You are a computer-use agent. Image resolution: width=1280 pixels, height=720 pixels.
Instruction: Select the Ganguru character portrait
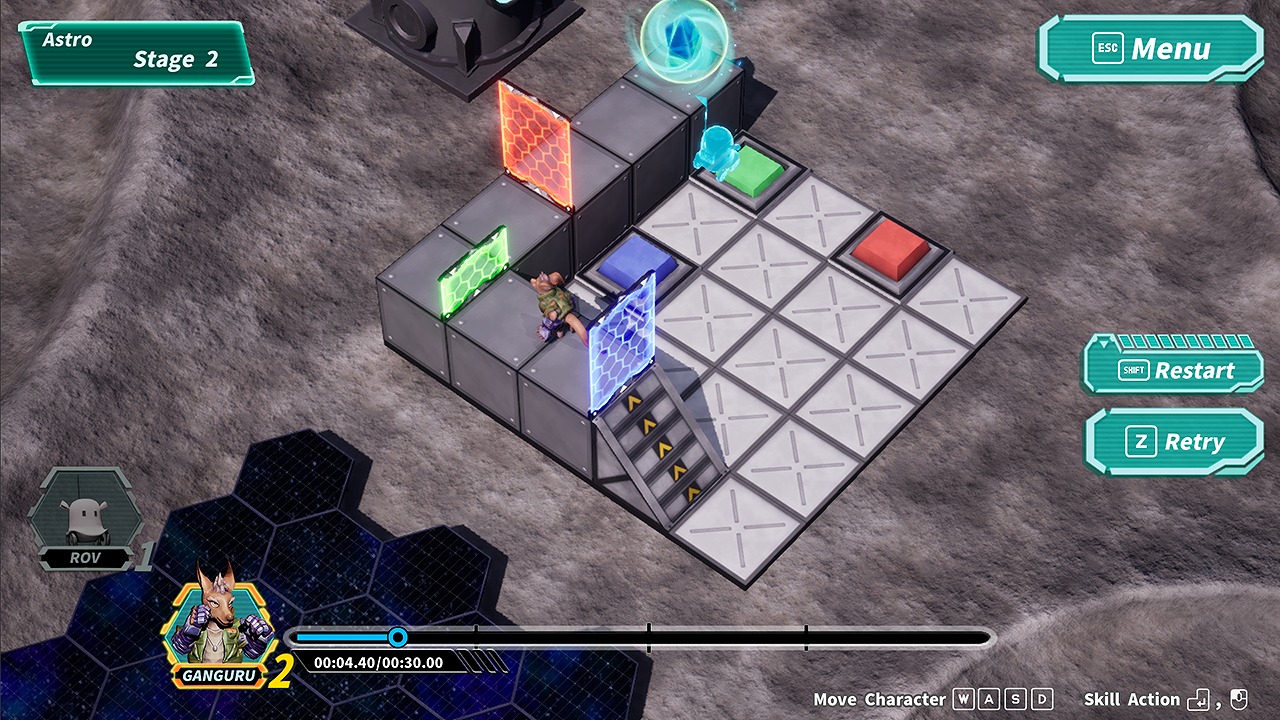point(218,625)
